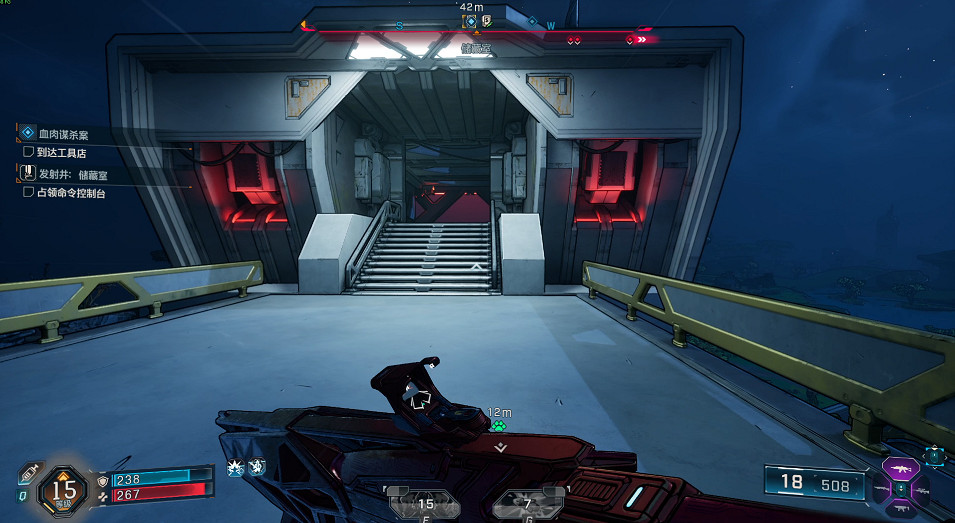Click the first status effect buff icon
955x523 pixels.
coord(236,466)
